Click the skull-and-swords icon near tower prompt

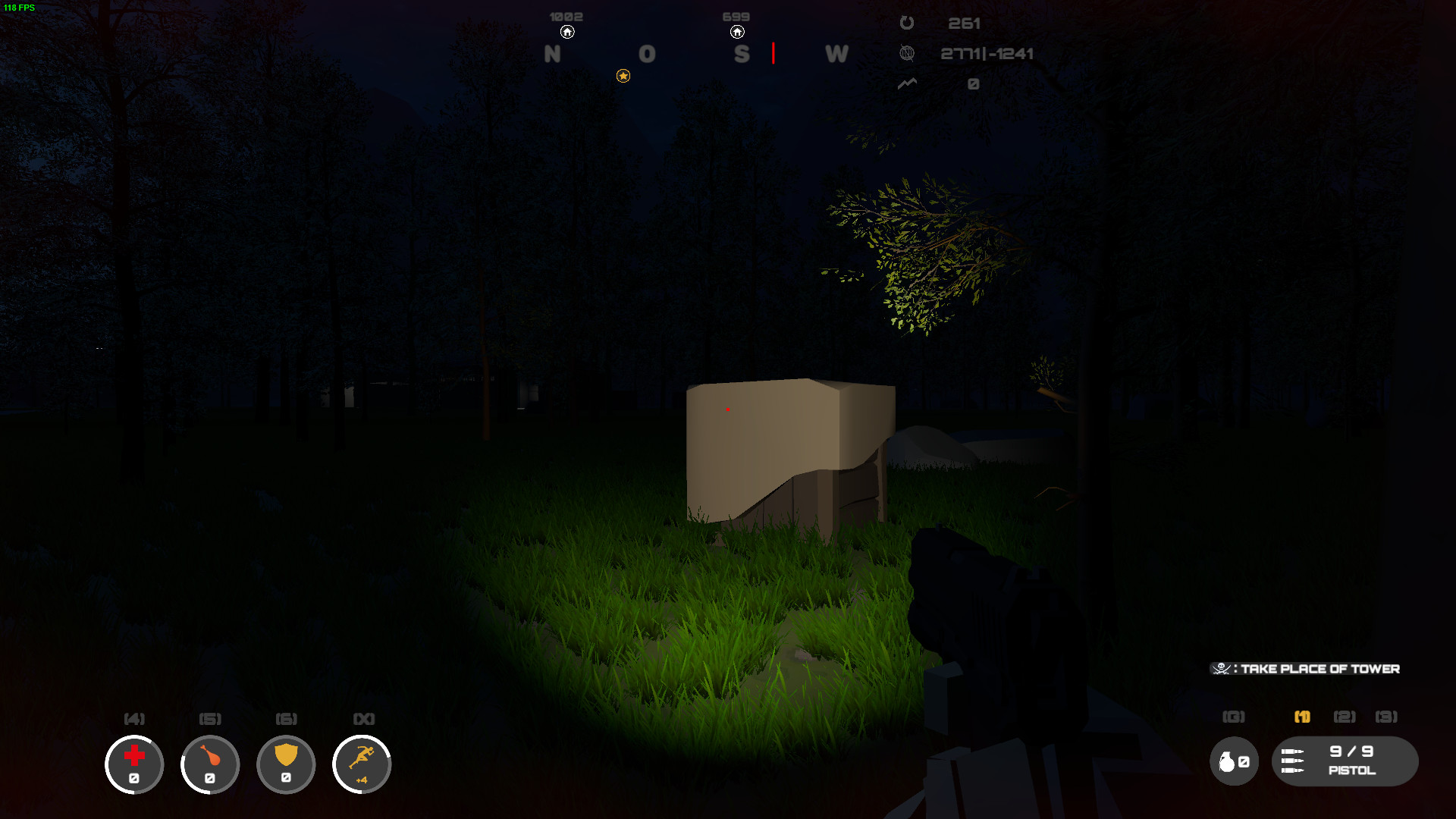tap(1222, 669)
